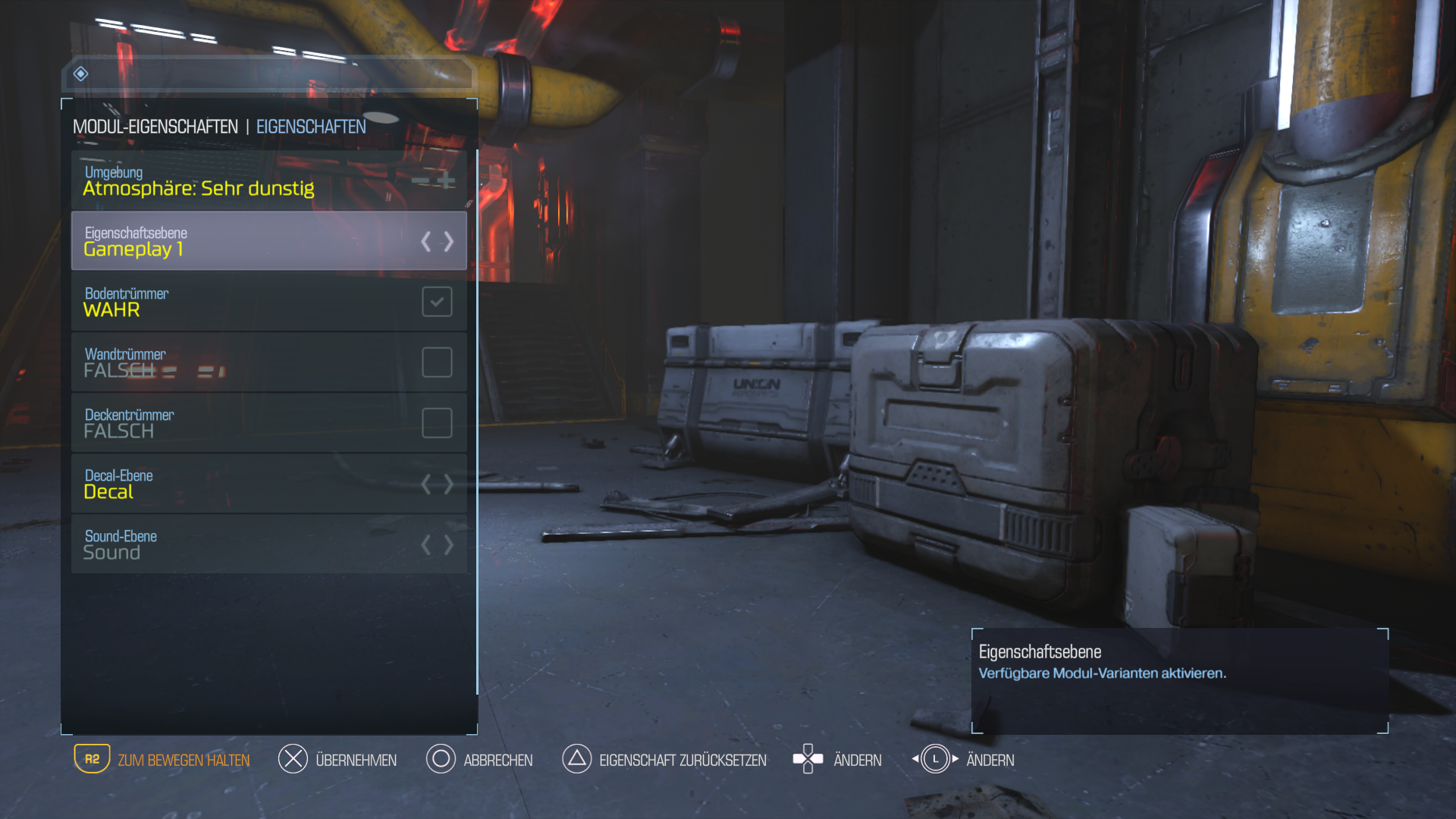Switch Decal-Ebene to the previous option
Viewport: 1456px width, 819px height.
pyautogui.click(x=426, y=484)
